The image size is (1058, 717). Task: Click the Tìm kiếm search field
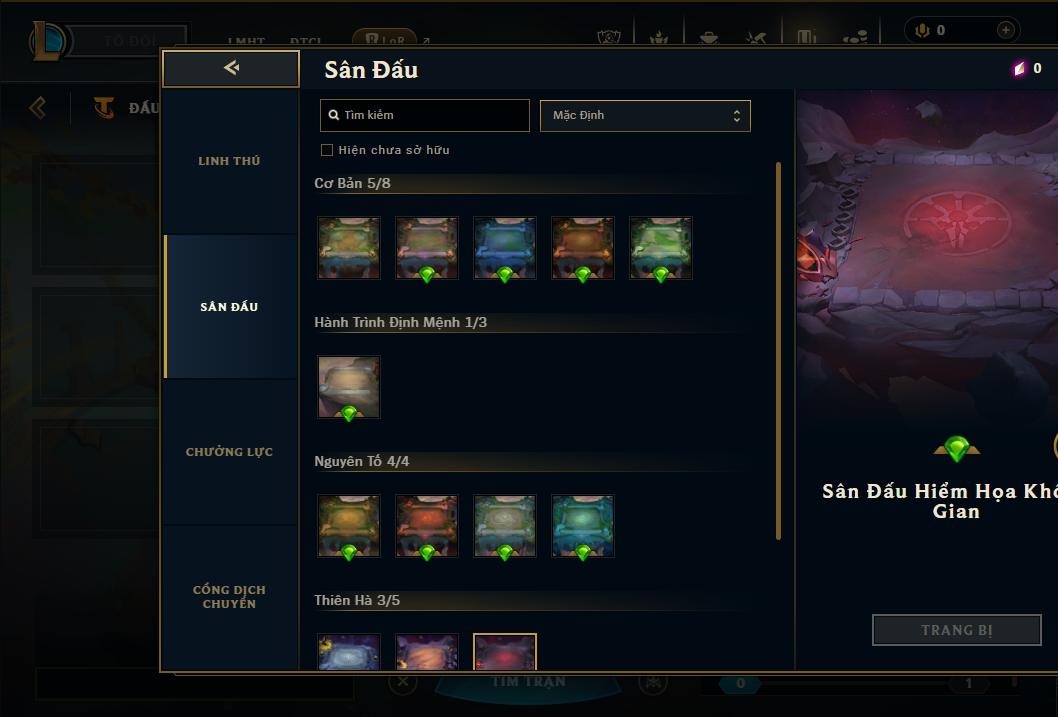[425, 115]
